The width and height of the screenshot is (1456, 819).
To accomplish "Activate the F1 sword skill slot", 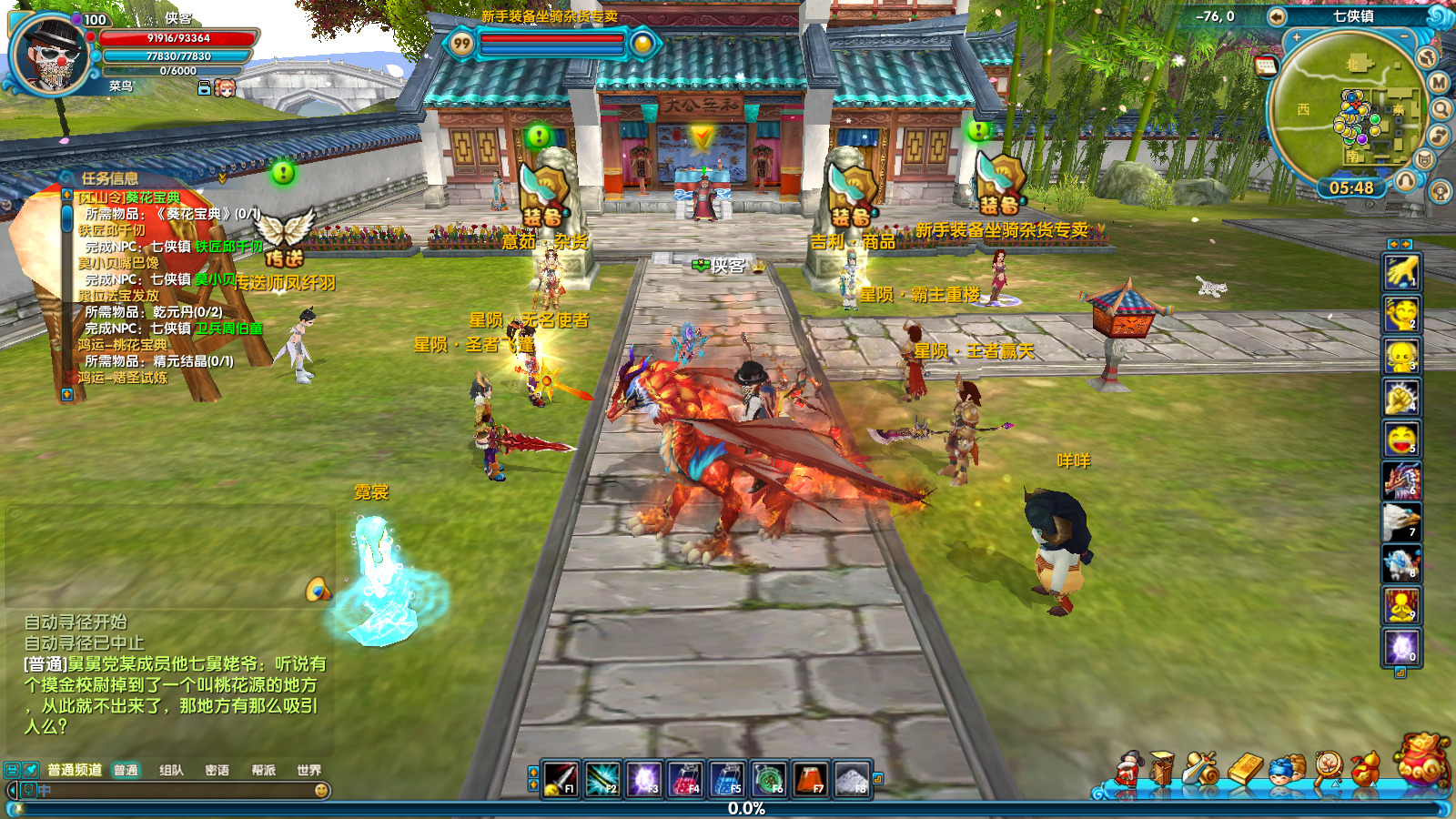I will (x=560, y=779).
